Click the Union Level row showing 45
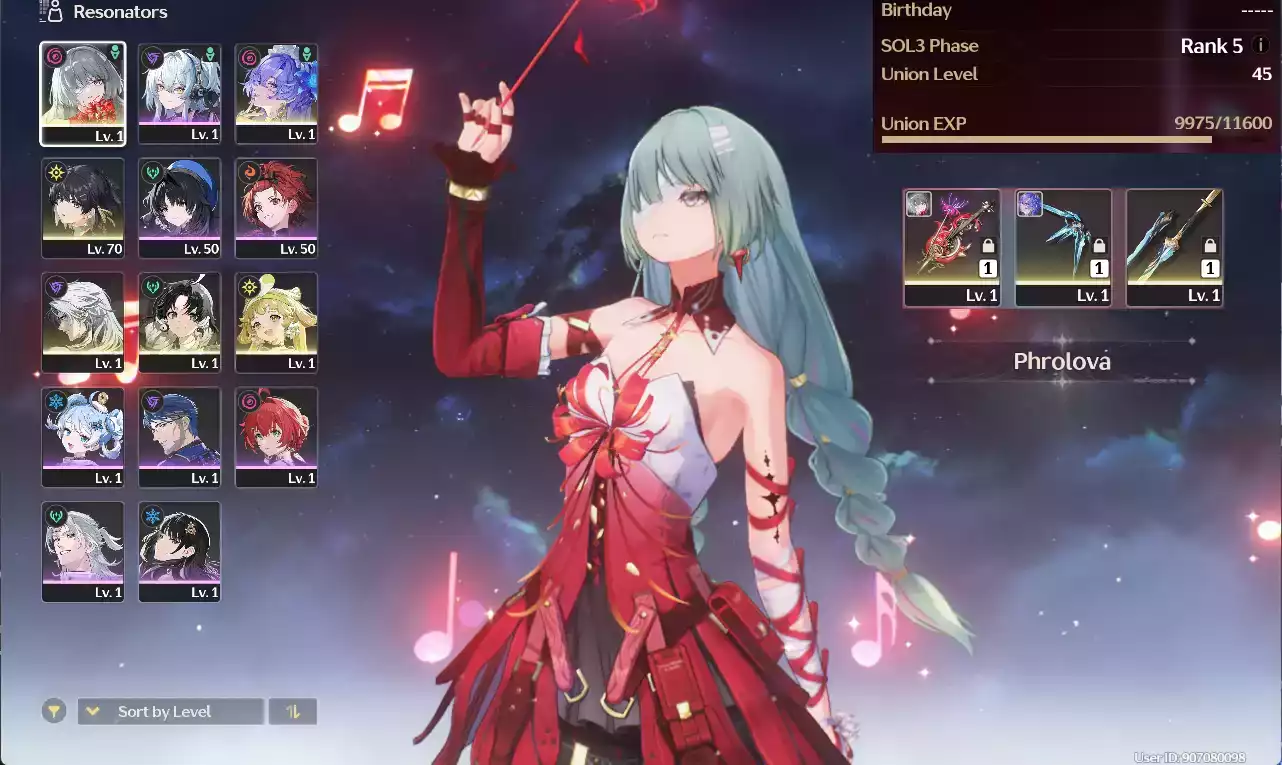 [x=1070, y=74]
